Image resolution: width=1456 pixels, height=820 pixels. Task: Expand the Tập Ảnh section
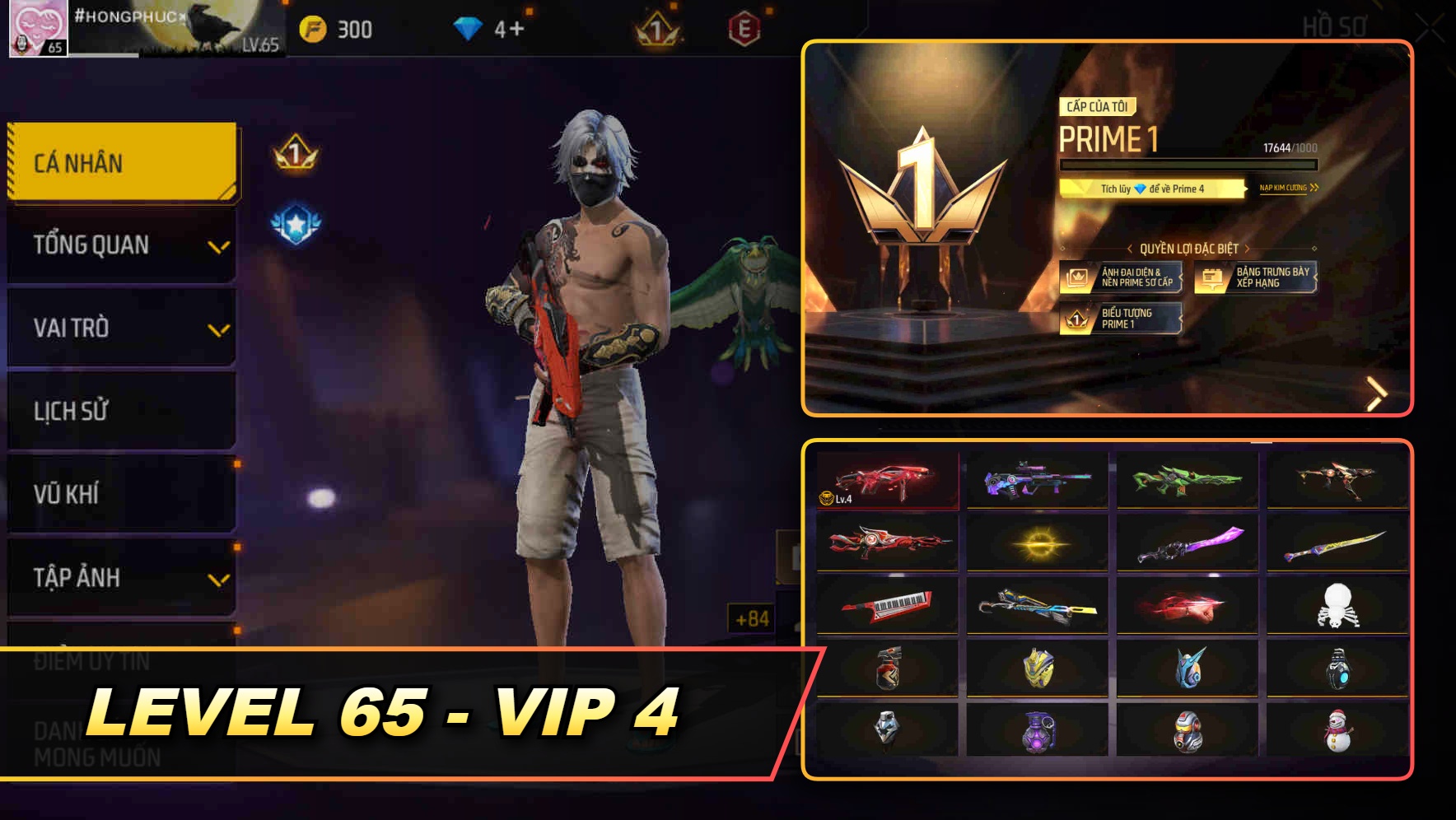pos(121,578)
